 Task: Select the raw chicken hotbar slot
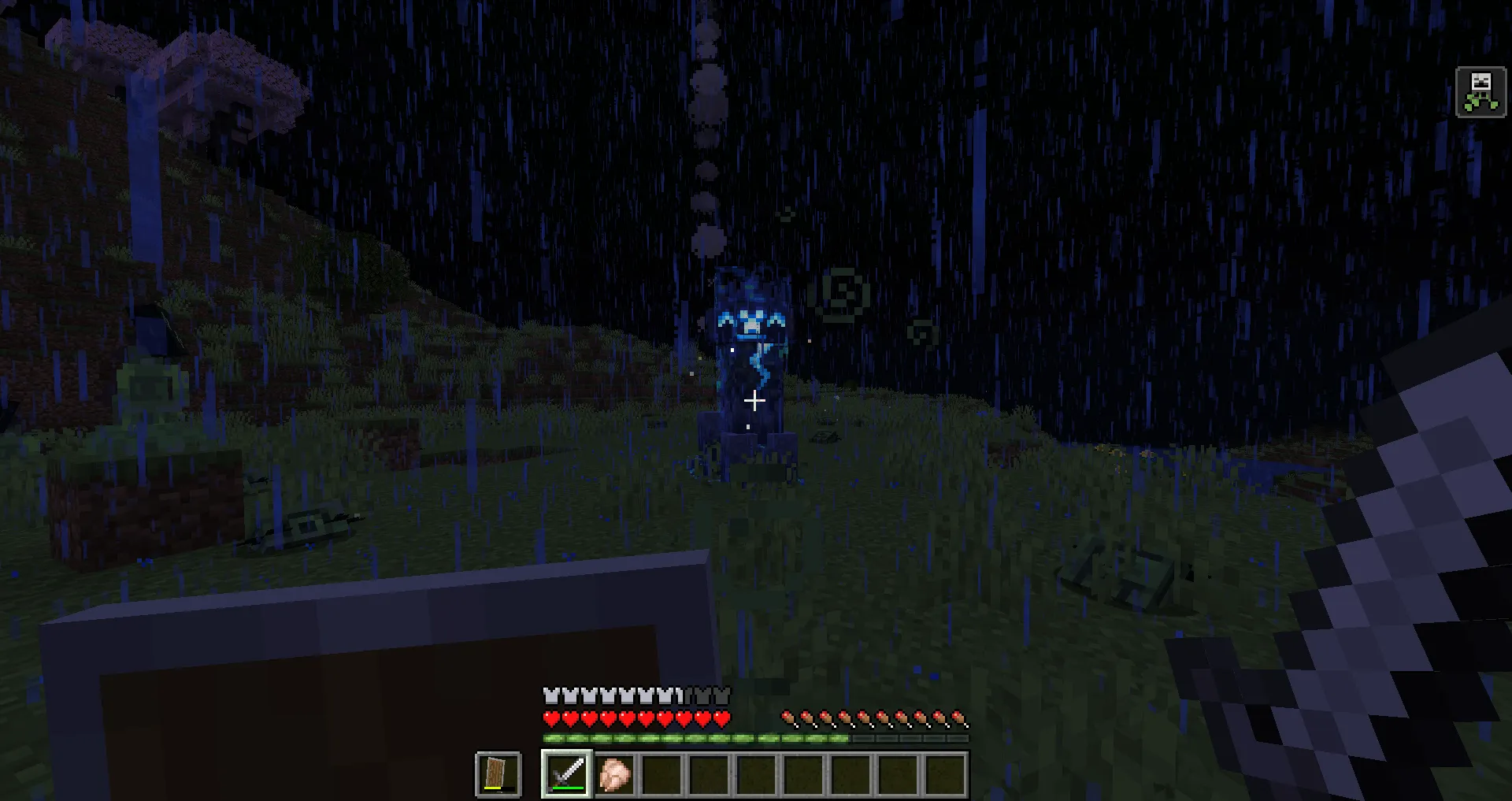tap(614, 776)
